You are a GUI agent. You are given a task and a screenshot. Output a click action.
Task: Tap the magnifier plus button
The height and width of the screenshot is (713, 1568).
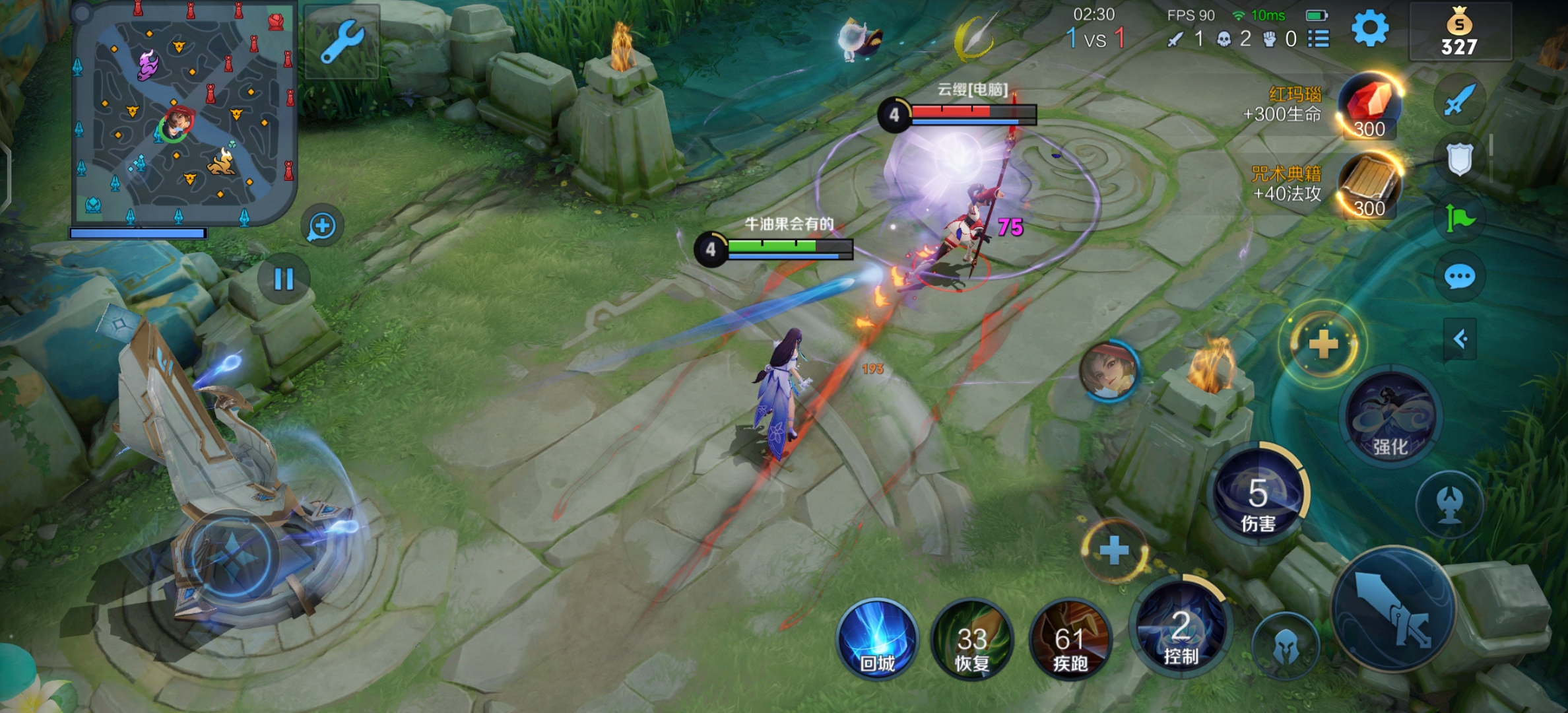[x=322, y=226]
